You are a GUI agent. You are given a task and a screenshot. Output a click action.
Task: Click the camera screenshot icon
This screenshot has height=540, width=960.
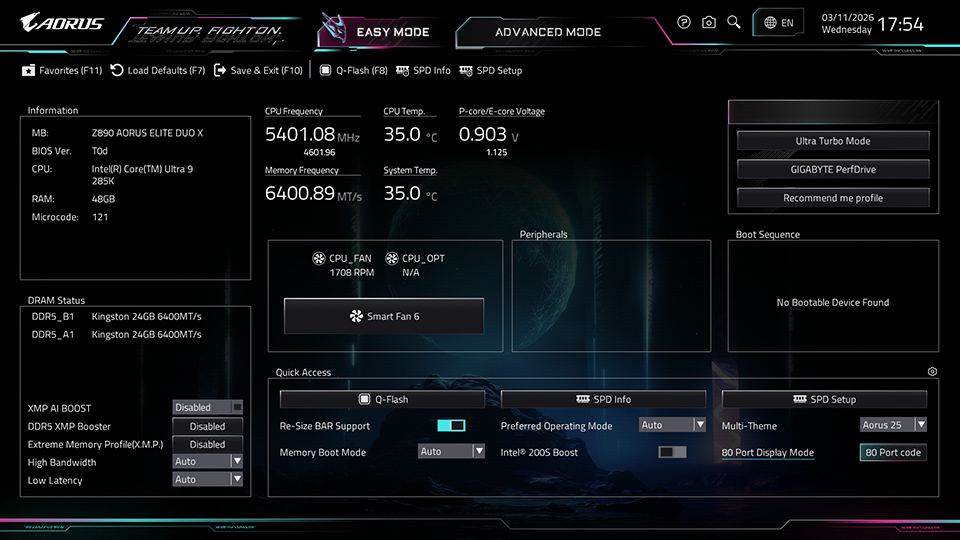click(x=709, y=22)
